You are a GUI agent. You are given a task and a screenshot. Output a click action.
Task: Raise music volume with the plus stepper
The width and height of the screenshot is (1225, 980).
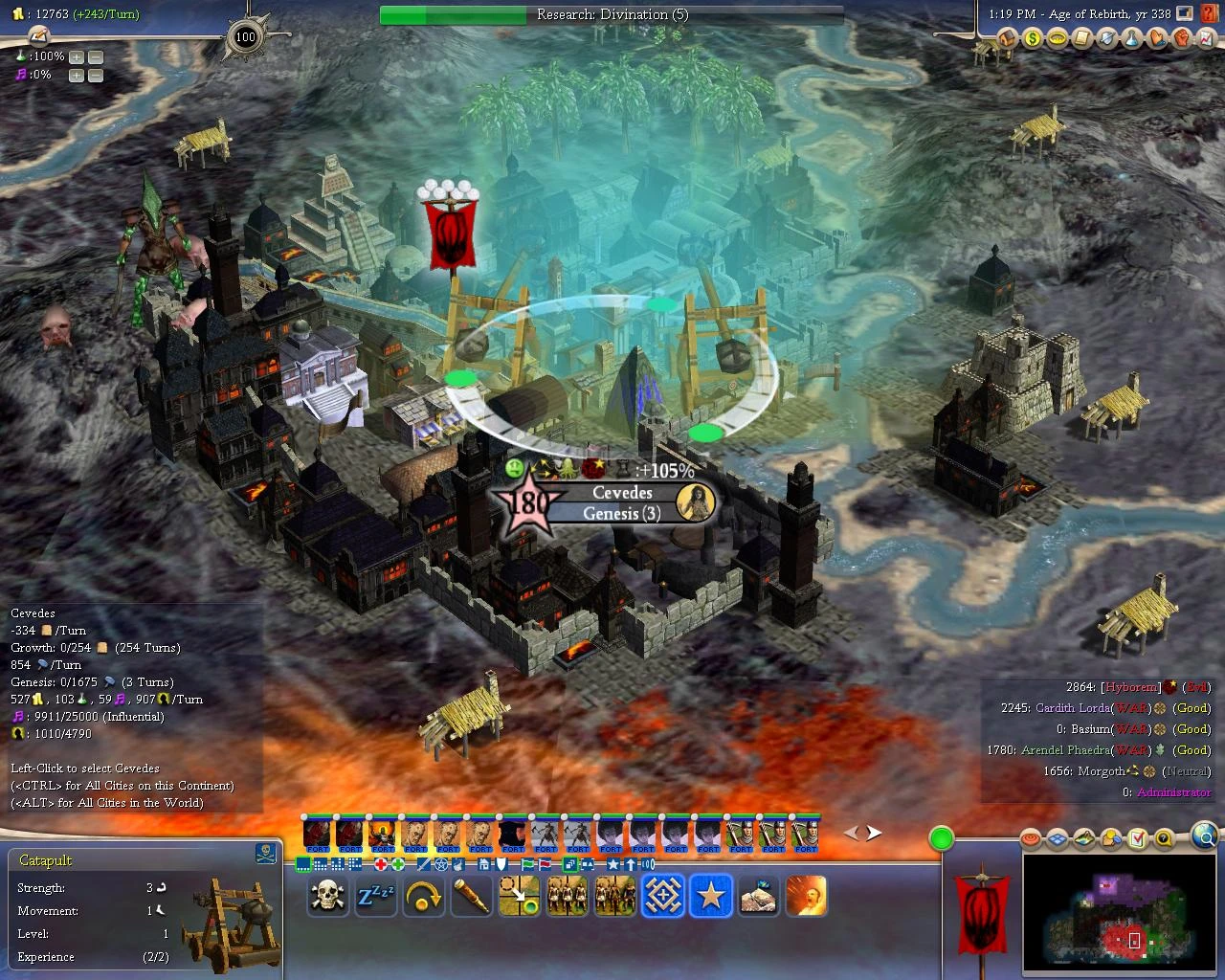click(x=75, y=75)
